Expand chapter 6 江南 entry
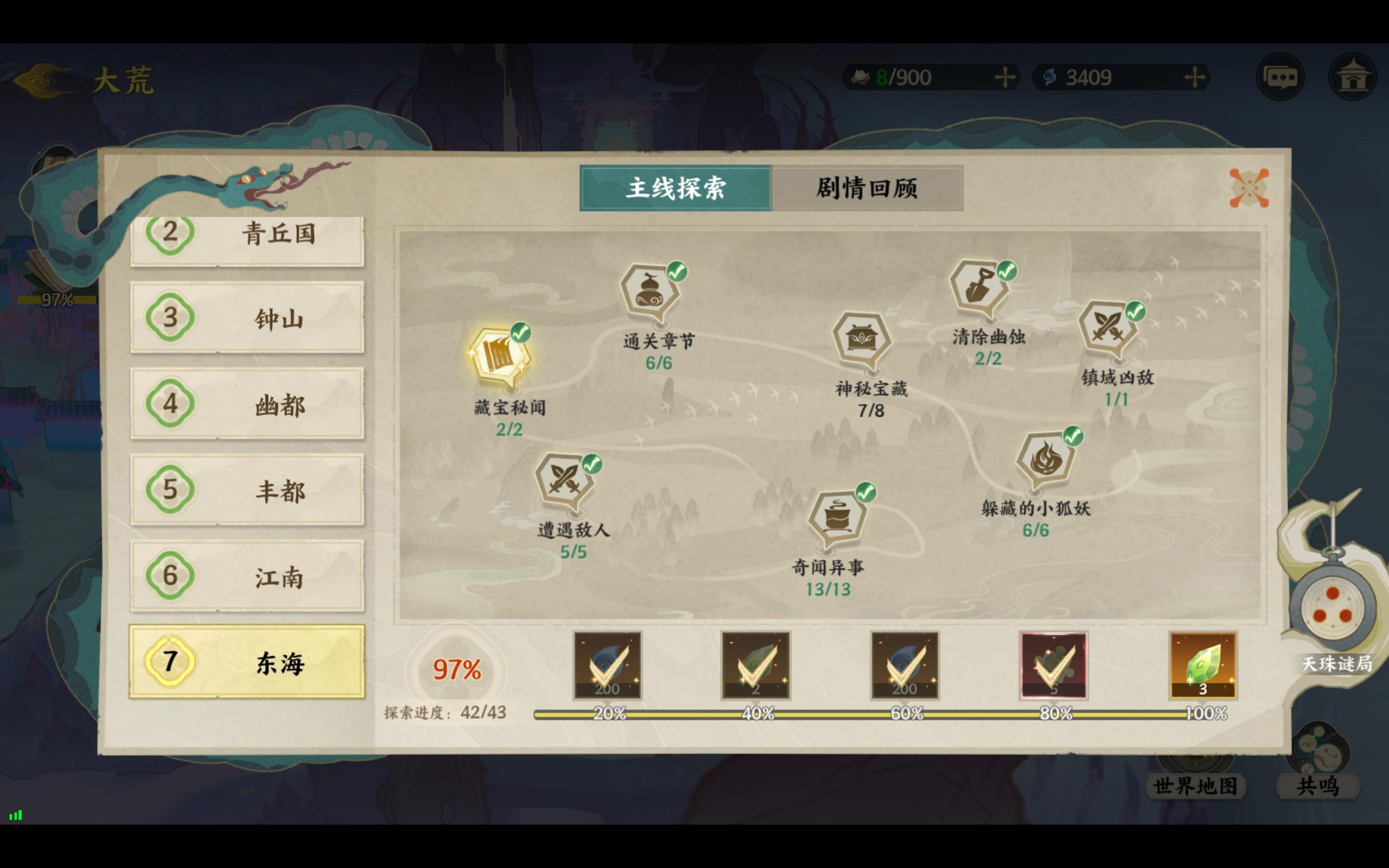Image resolution: width=1389 pixels, height=868 pixels. coord(248,577)
